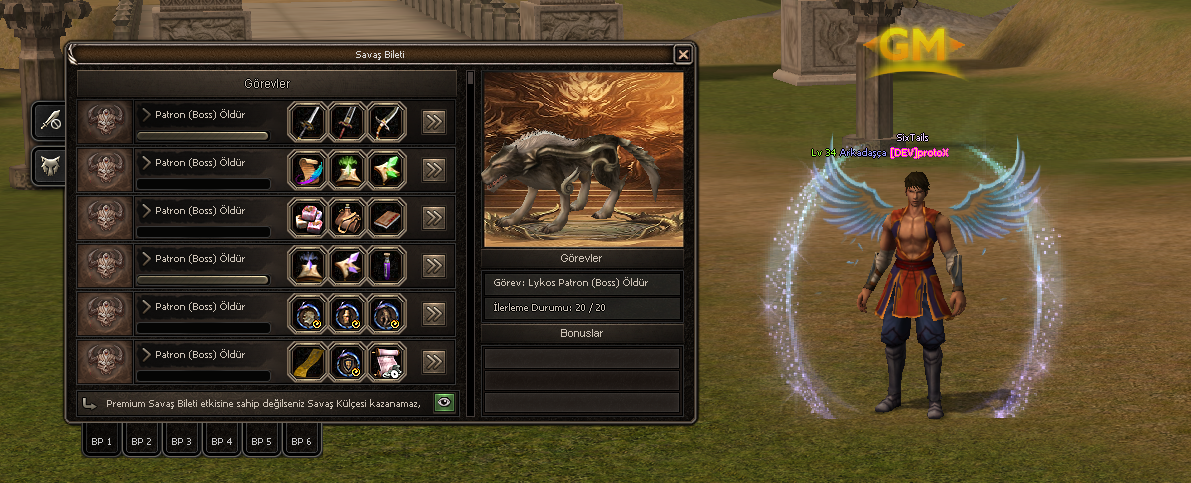Show the BP 5 tab
This screenshot has height=483, width=1191.
[262, 441]
